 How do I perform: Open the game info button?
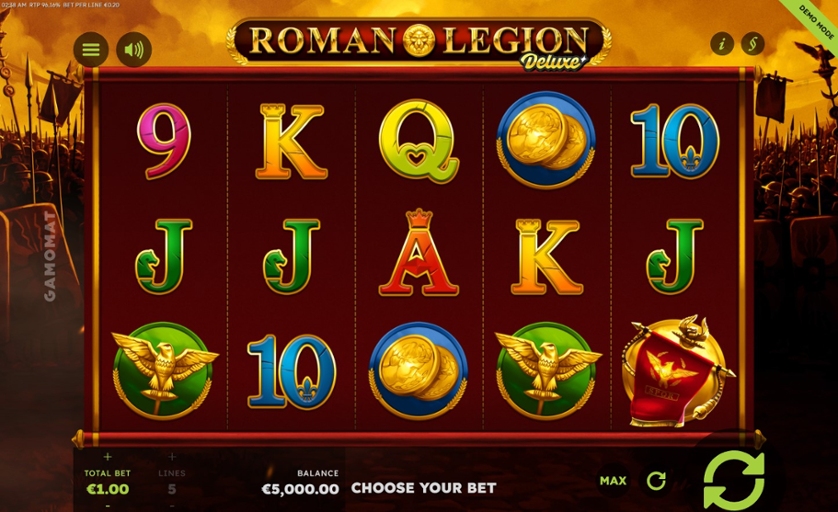[x=721, y=44]
